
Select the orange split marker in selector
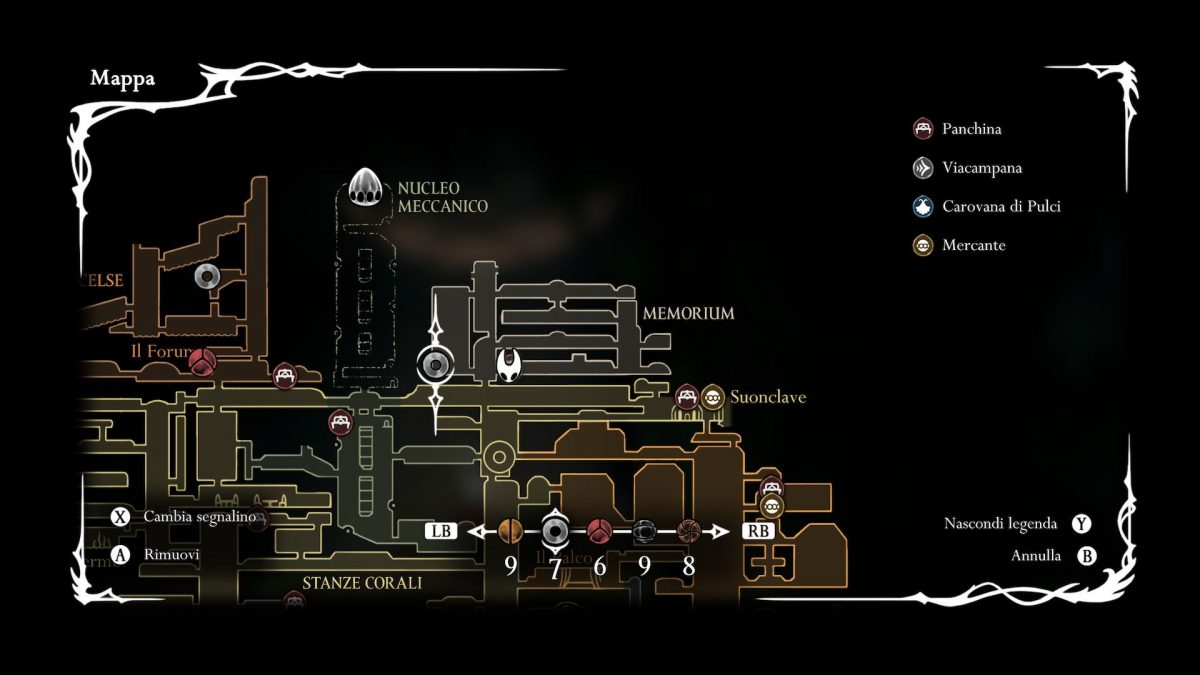tap(510, 531)
